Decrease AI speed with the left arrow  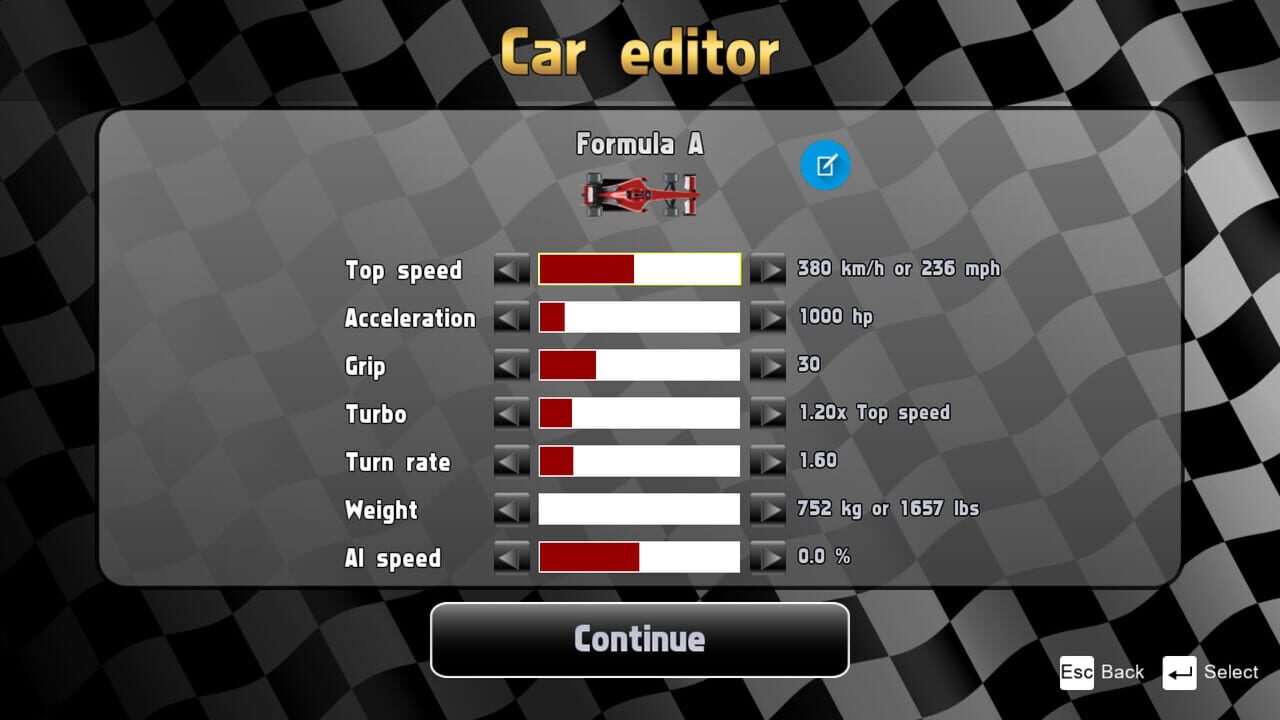(511, 557)
